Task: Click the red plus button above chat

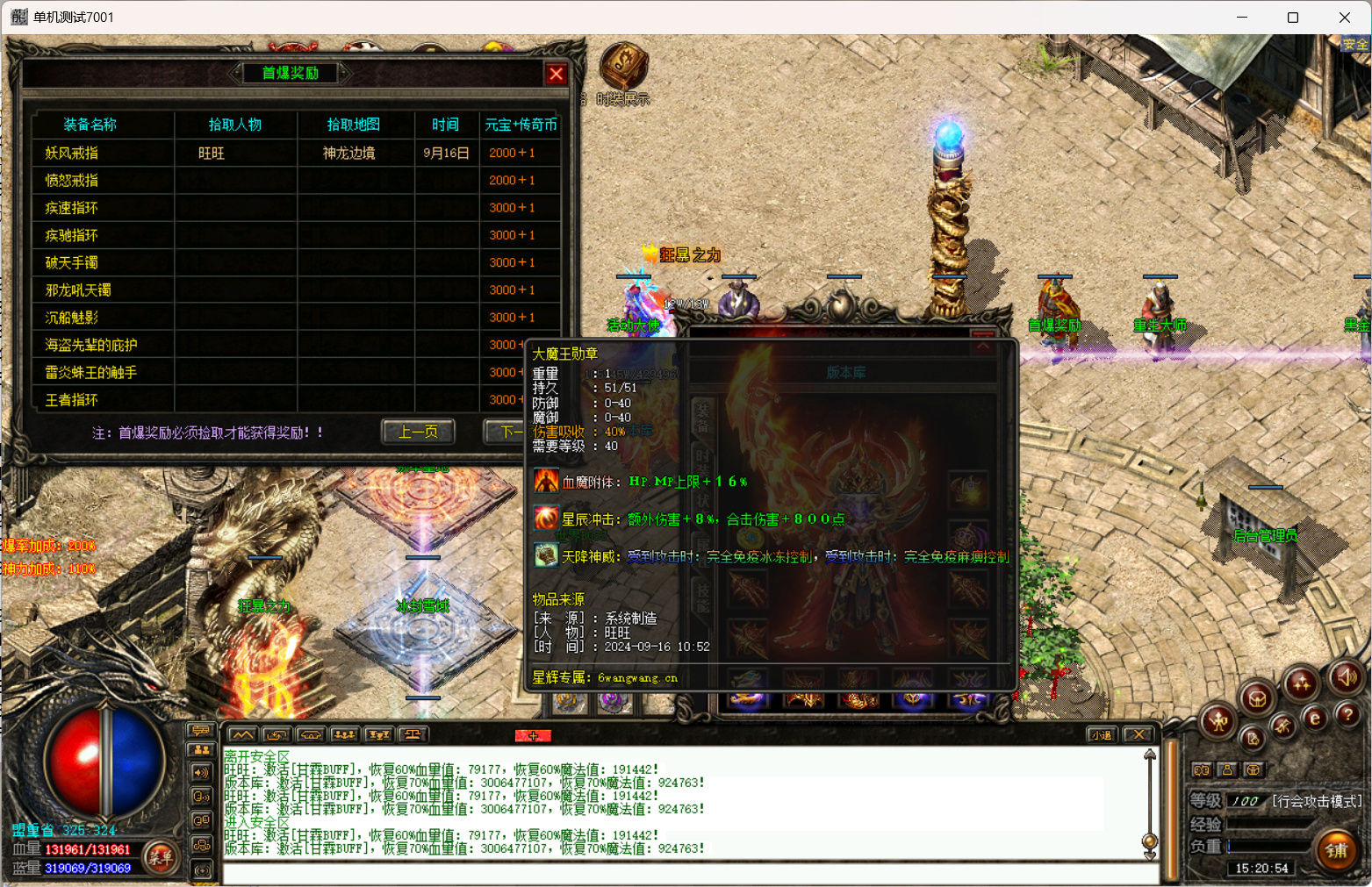Action: click(x=533, y=735)
